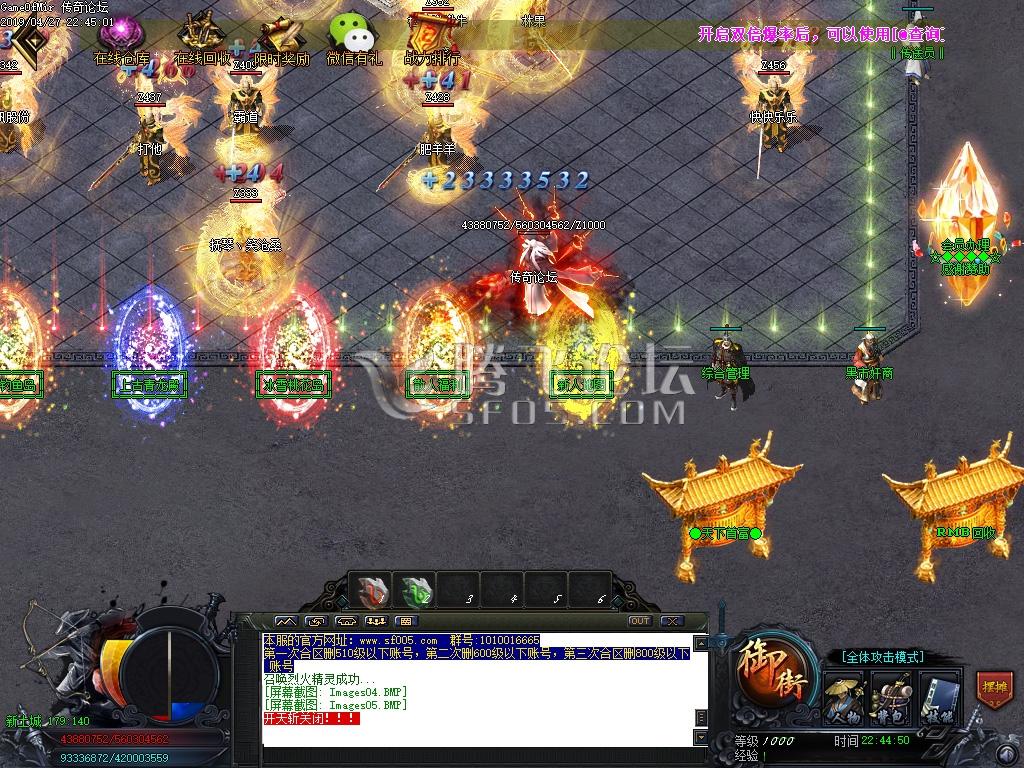Open the 微信有礼 WeChat gift icon
The image size is (1024, 768).
(x=353, y=38)
